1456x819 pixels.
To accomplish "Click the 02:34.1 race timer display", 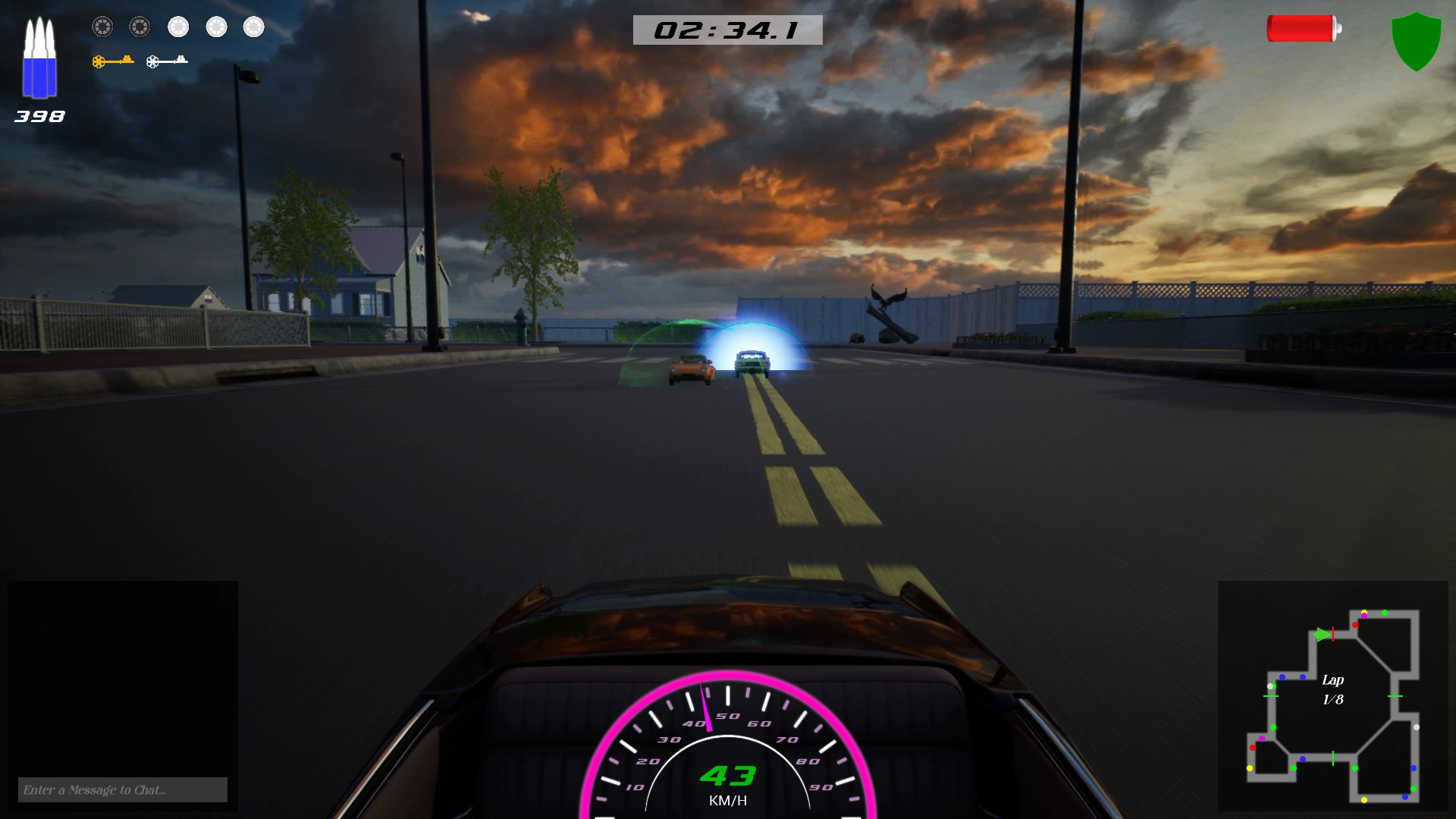I will click(728, 29).
